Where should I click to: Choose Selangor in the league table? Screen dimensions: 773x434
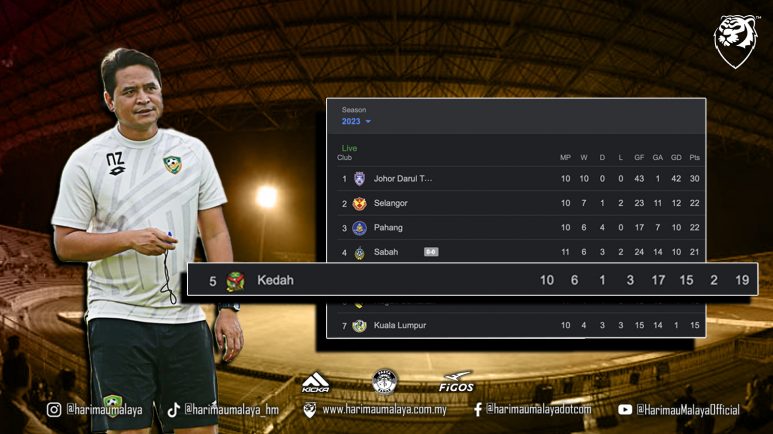[x=390, y=203]
